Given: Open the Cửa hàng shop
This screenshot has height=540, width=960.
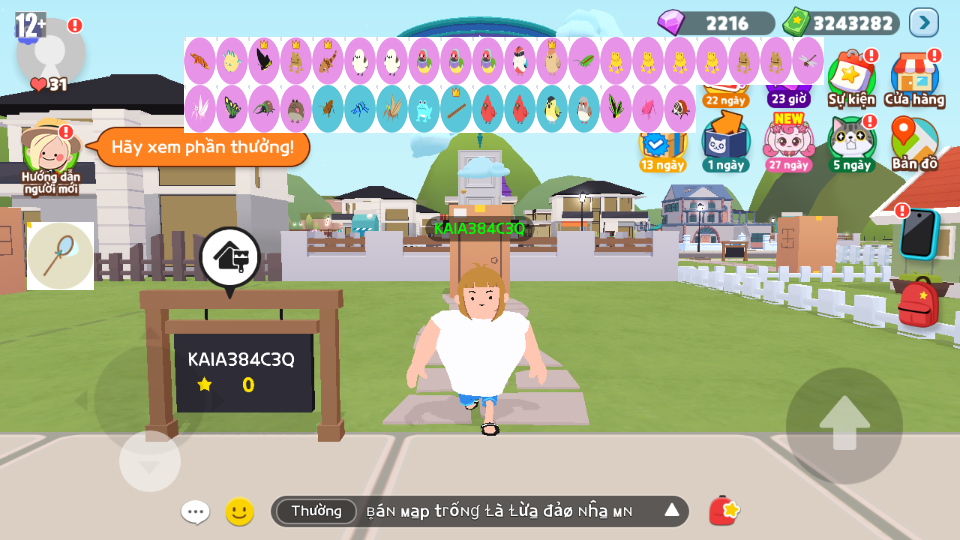Looking at the screenshot, I should (x=914, y=78).
